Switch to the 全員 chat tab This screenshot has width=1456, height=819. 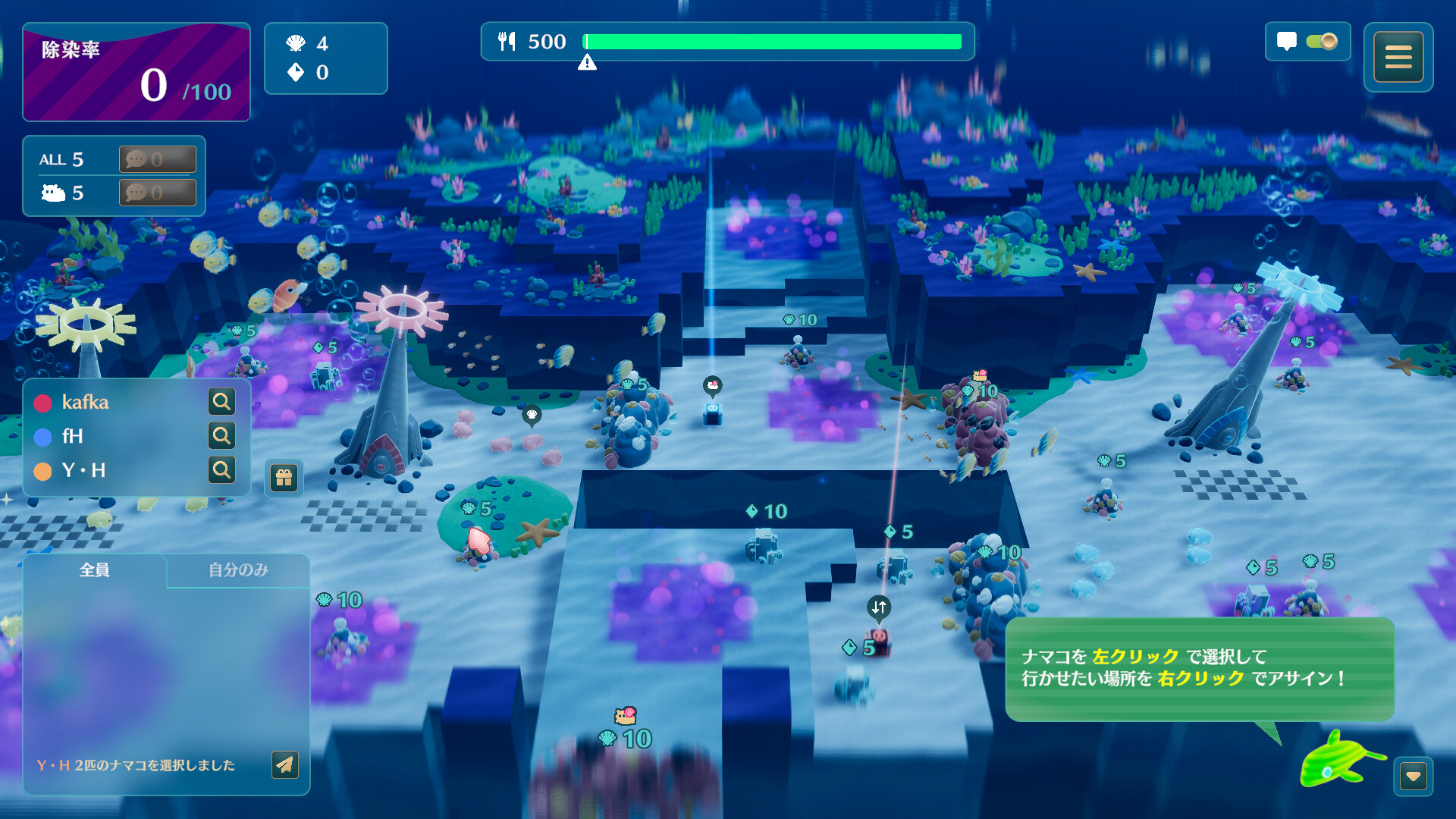95,570
